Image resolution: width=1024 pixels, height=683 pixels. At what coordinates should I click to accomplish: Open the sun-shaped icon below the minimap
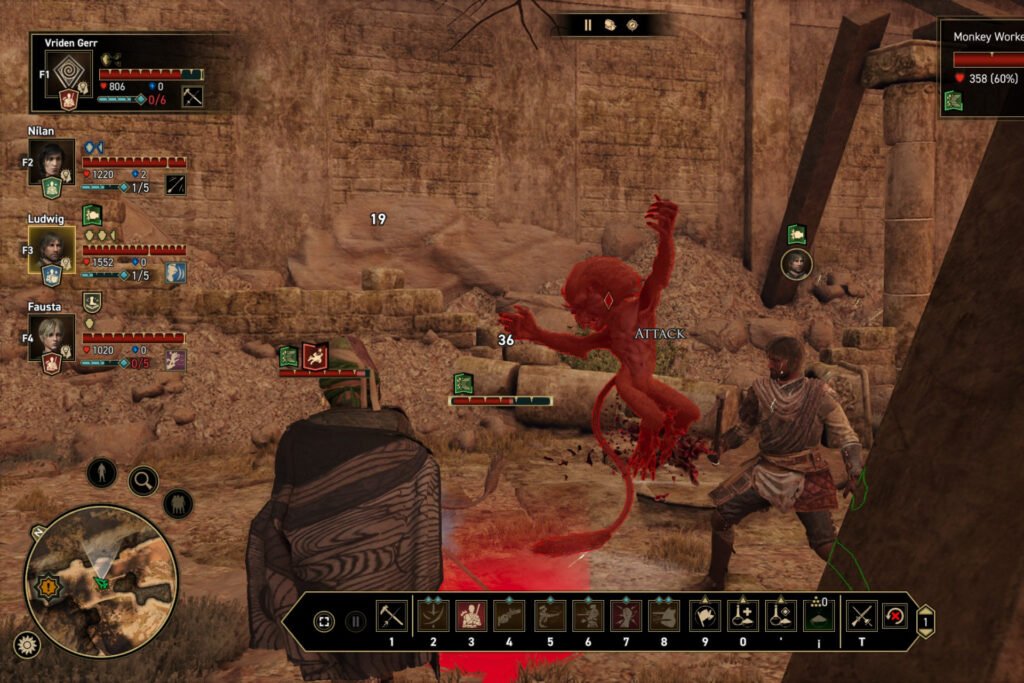coord(26,645)
